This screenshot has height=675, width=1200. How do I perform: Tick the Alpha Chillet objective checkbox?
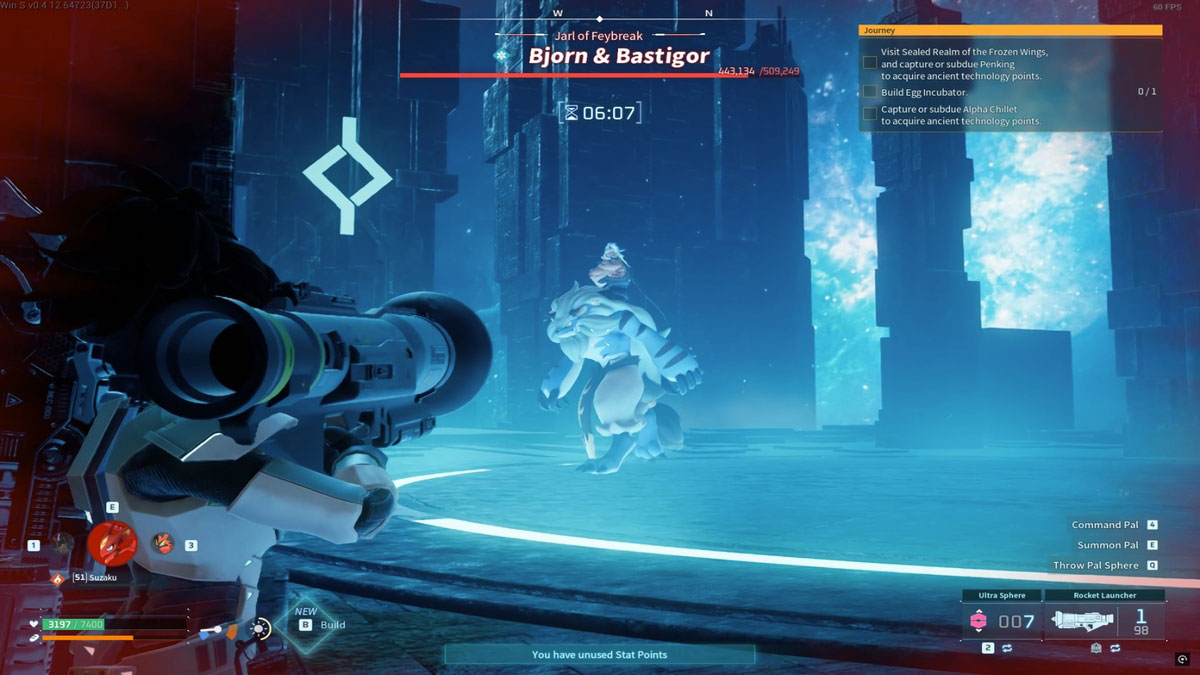pyautogui.click(x=870, y=114)
